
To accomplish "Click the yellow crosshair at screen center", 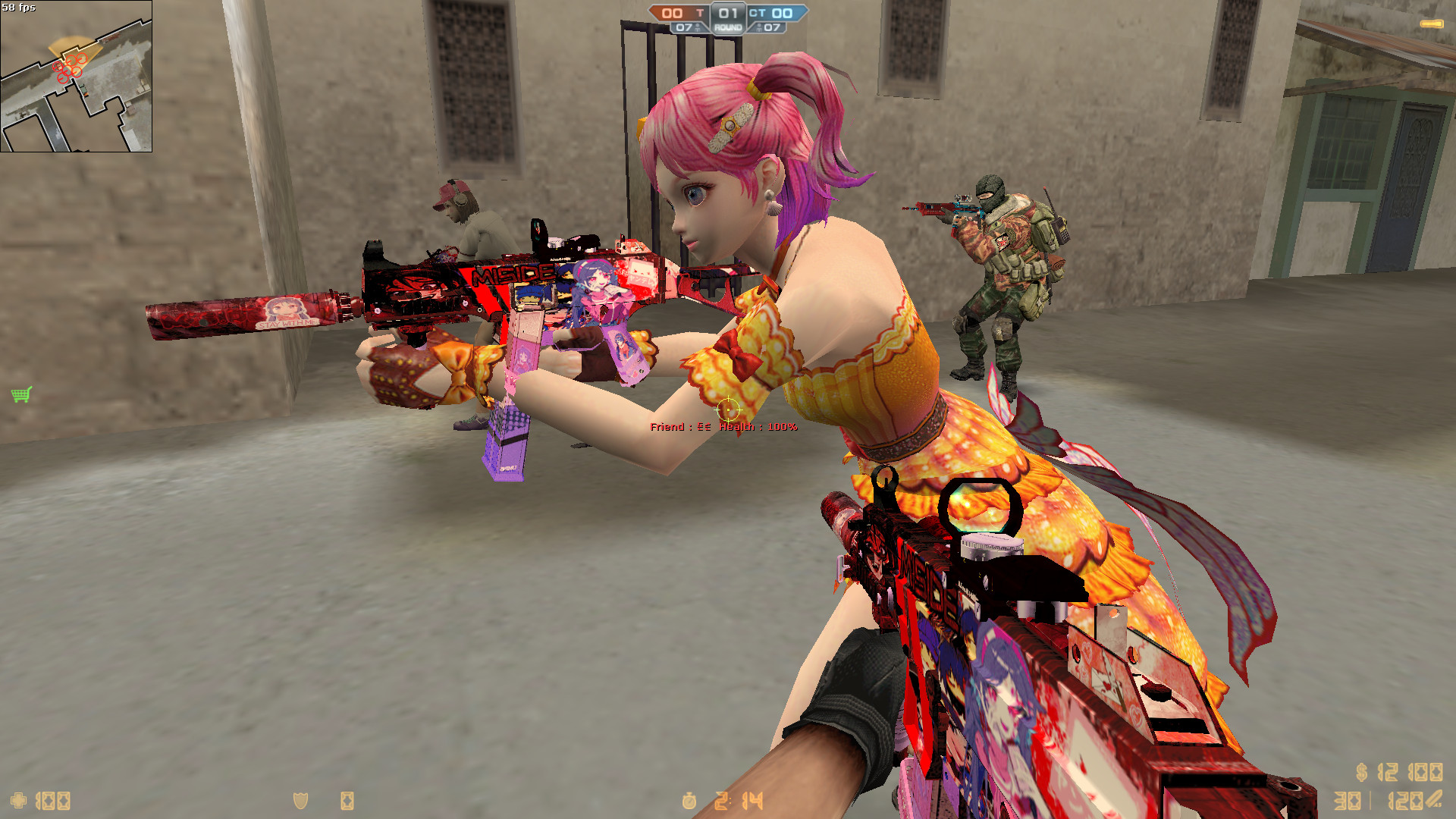I will [x=730, y=411].
